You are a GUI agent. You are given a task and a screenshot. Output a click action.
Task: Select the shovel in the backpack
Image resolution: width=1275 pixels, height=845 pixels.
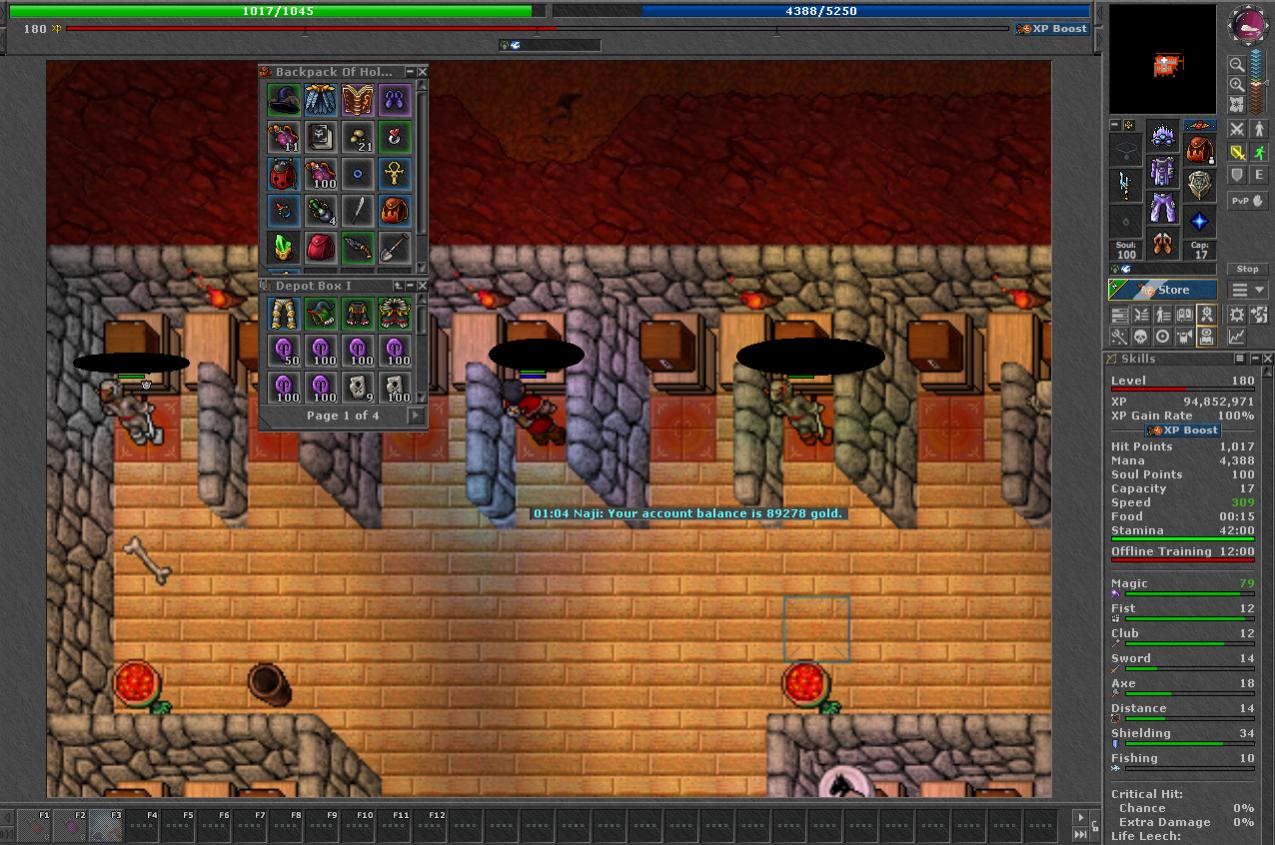[x=395, y=247]
